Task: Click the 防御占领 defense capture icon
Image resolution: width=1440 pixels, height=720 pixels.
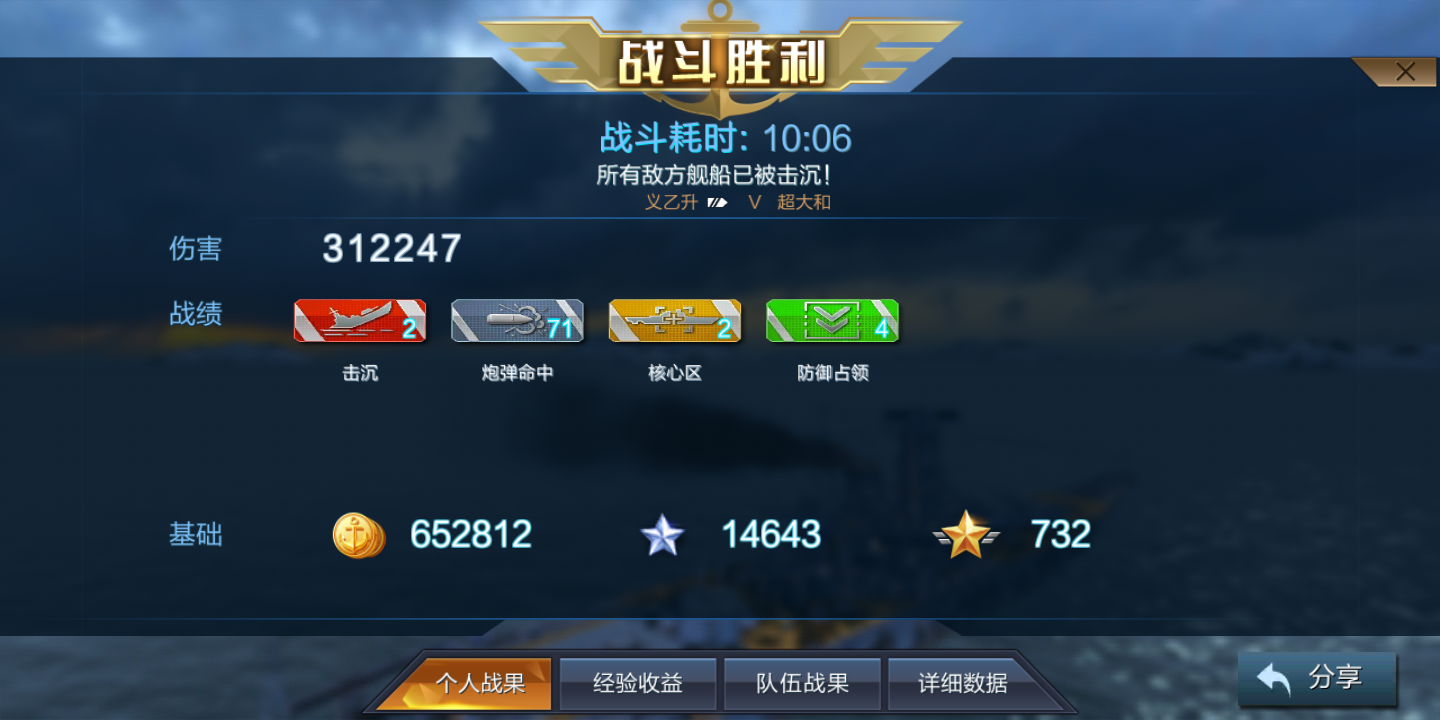Action: pyautogui.click(x=832, y=321)
